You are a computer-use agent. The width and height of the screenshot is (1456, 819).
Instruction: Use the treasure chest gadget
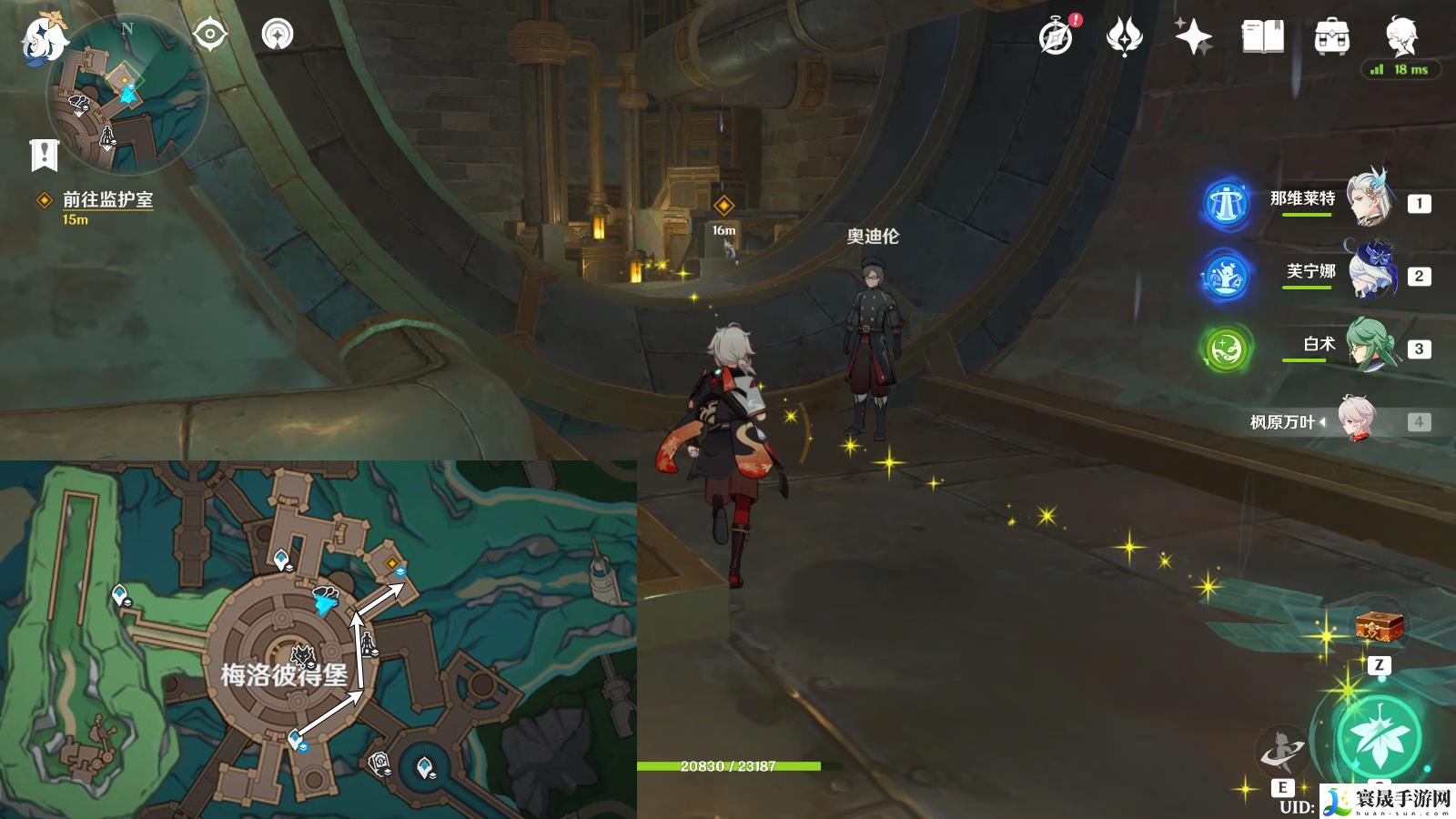point(1379,627)
